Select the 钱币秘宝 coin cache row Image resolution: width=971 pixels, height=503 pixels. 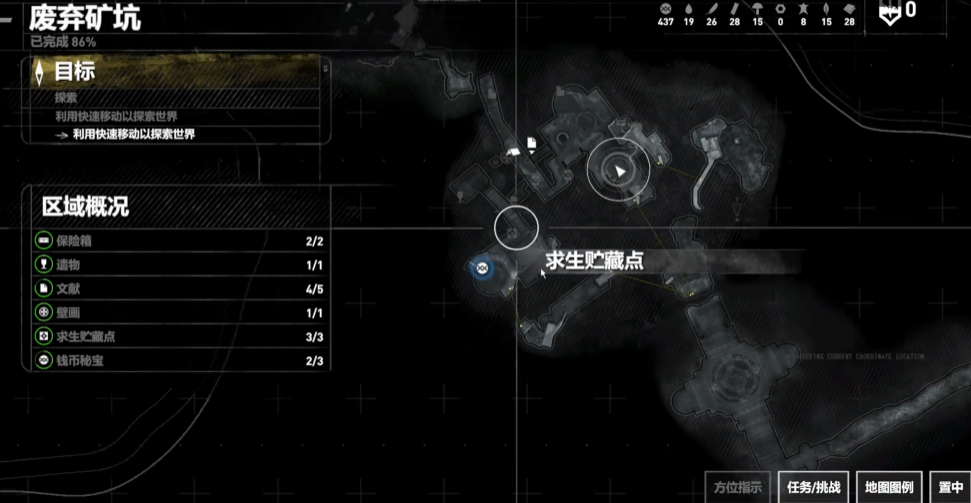pyautogui.click(x=180, y=361)
